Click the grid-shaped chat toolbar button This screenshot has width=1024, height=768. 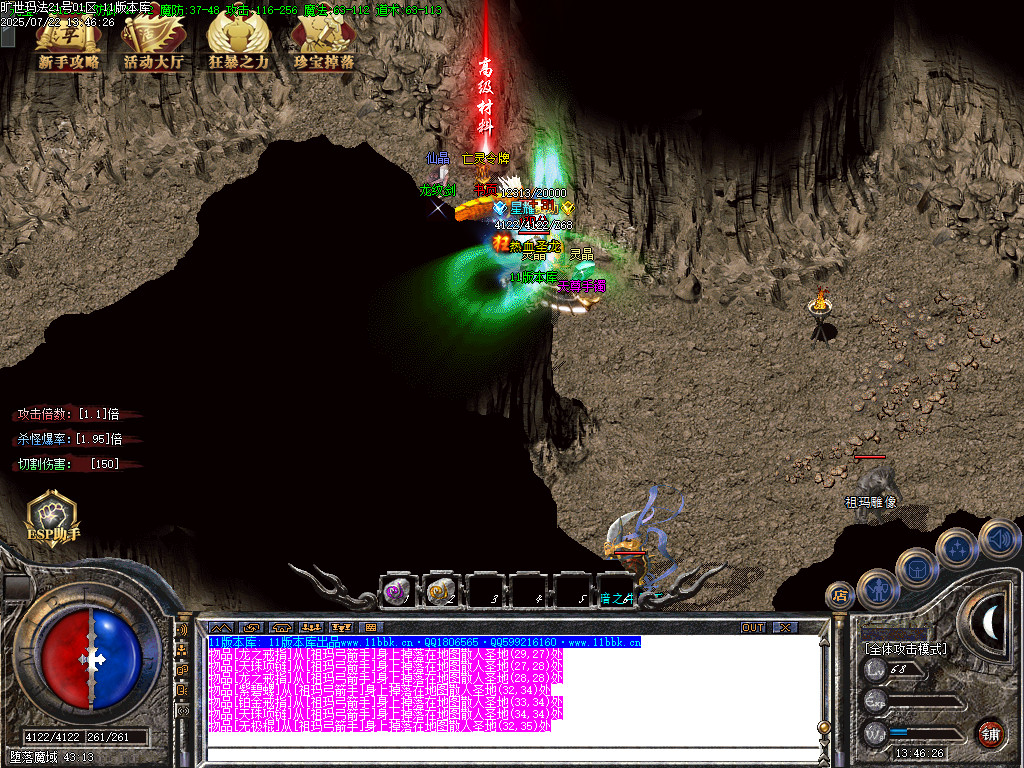(x=370, y=627)
